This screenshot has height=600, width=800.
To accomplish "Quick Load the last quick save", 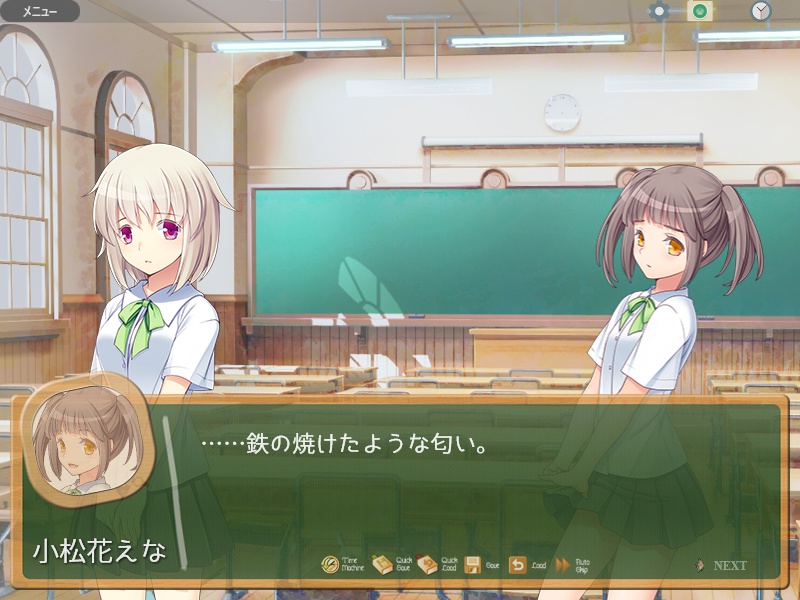I will point(427,565).
